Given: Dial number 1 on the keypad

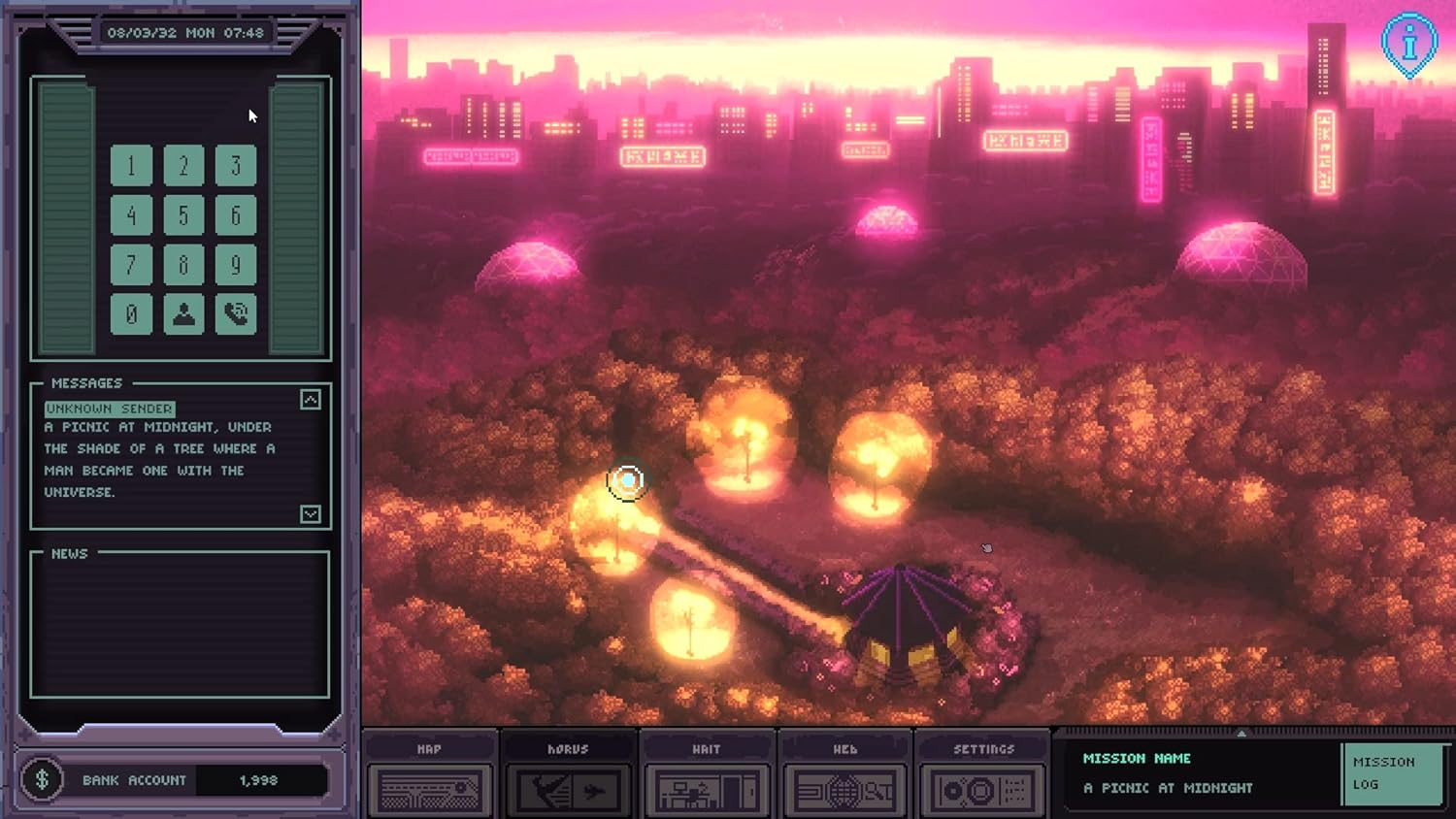Looking at the screenshot, I should coord(132,166).
